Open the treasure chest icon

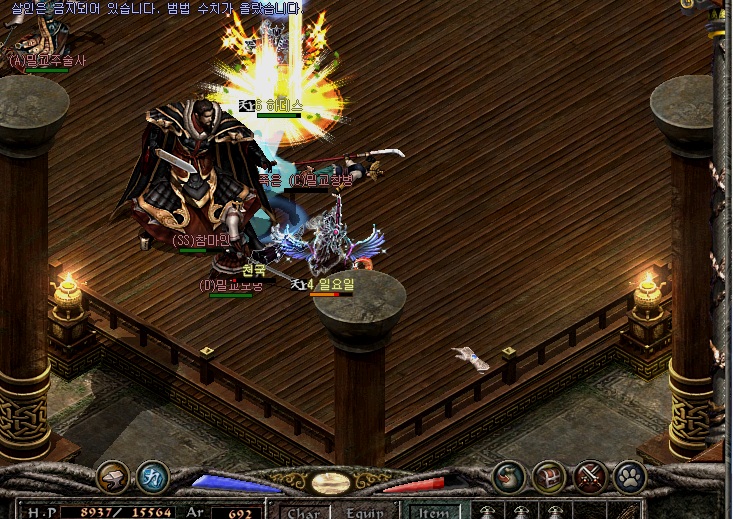tap(549, 476)
